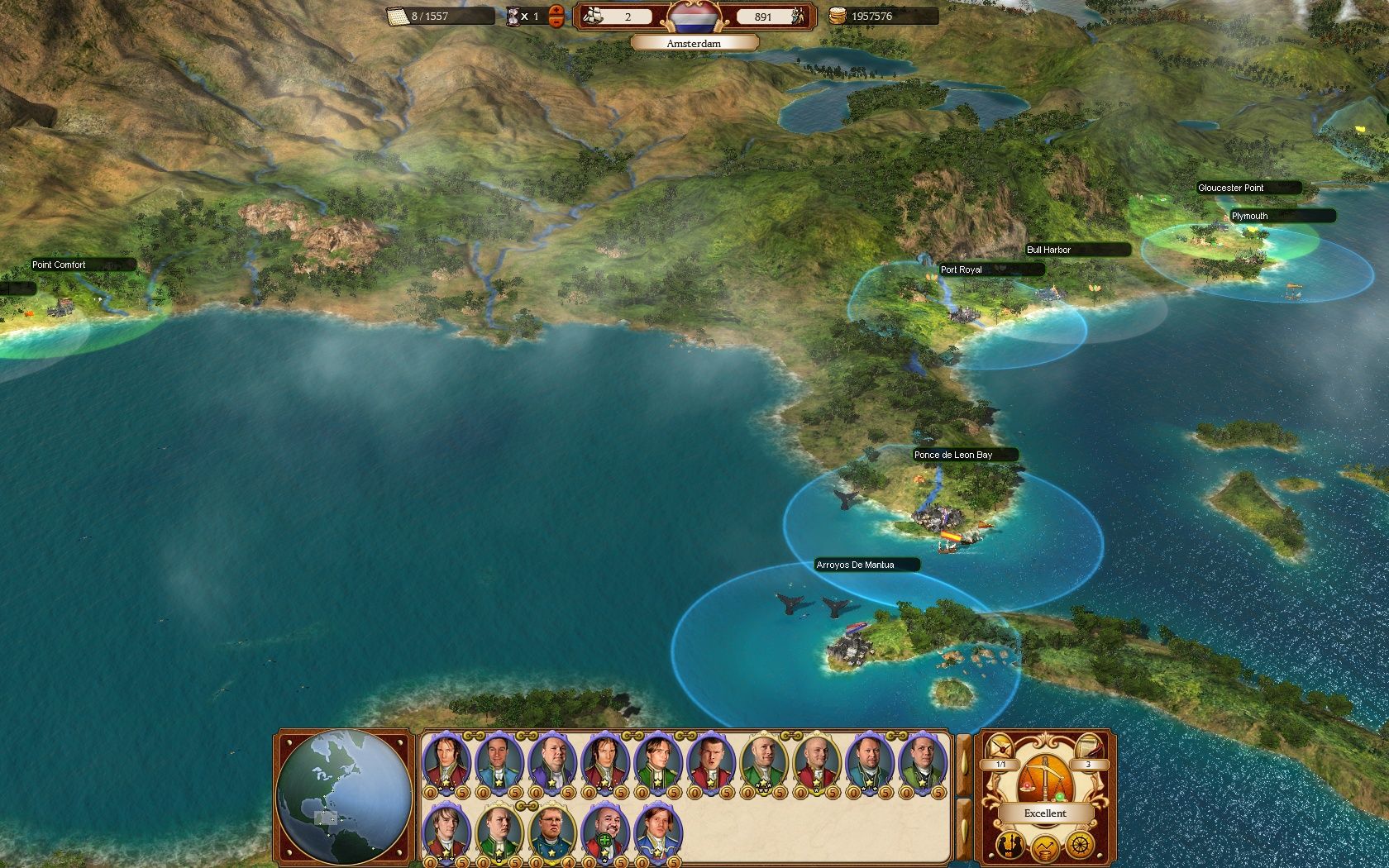This screenshot has height=868, width=1389.
Task: Open the coins and chart trade button
Action: 1046,847
